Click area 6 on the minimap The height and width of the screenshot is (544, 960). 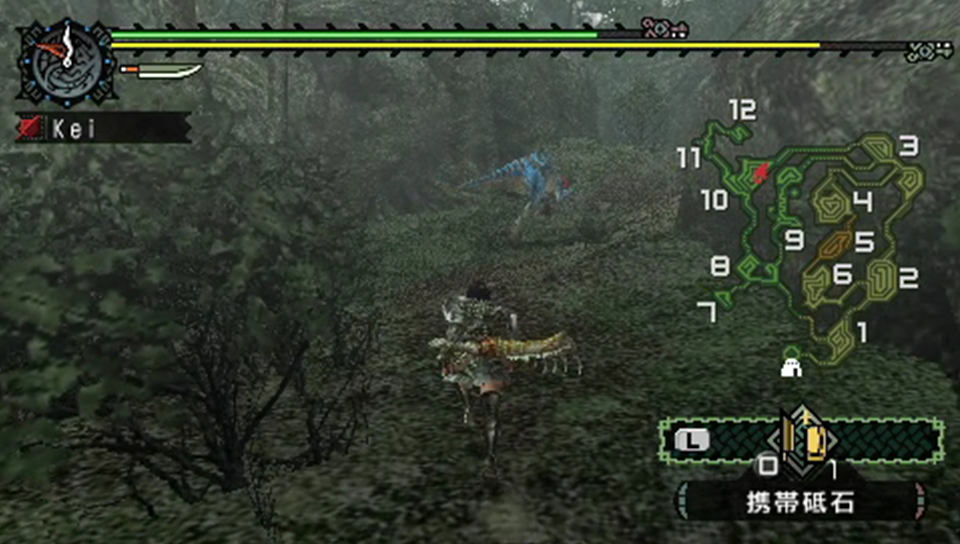click(842, 274)
